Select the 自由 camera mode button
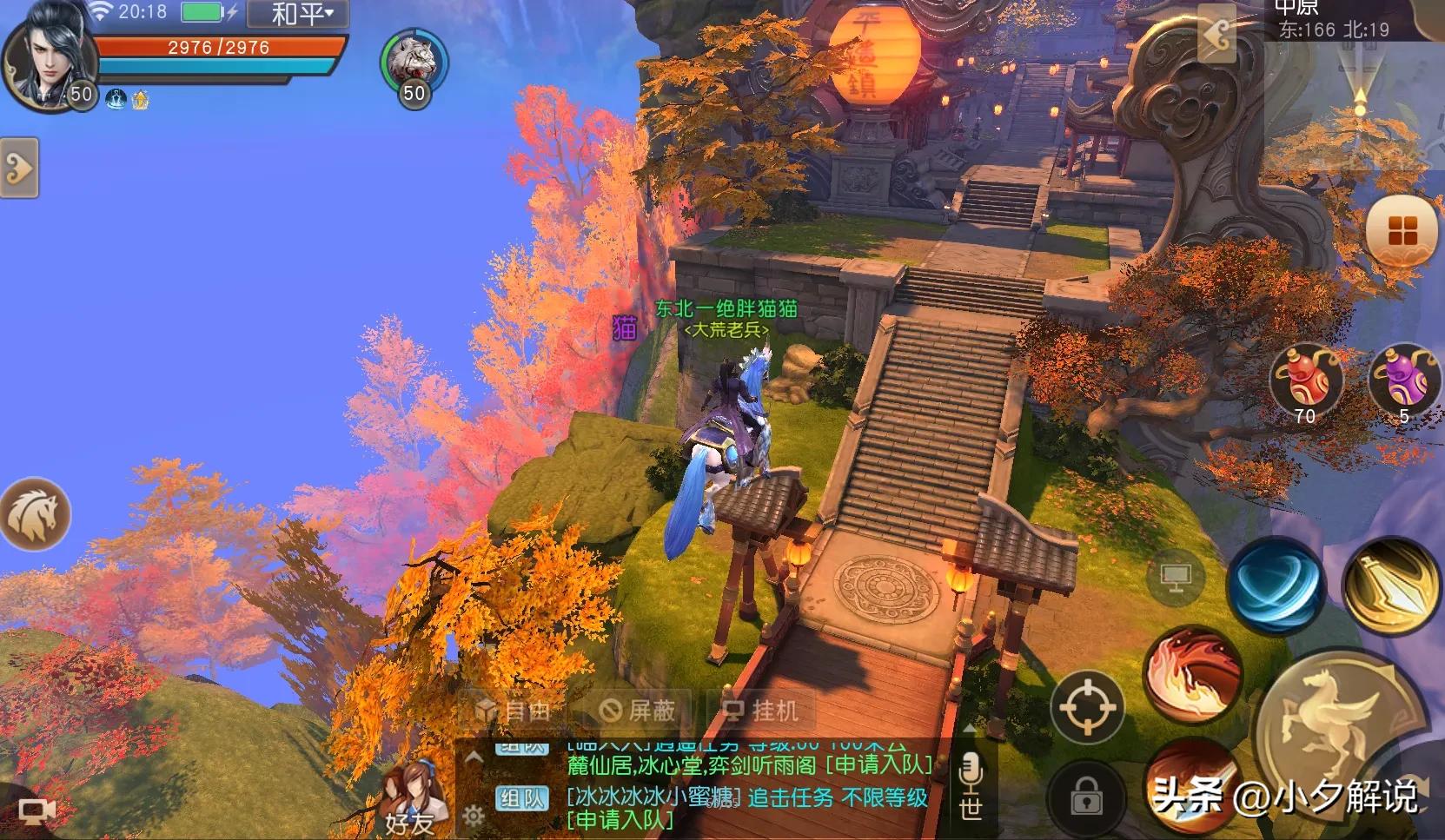The width and height of the screenshot is (1445, 840). [x=513, y=711]
